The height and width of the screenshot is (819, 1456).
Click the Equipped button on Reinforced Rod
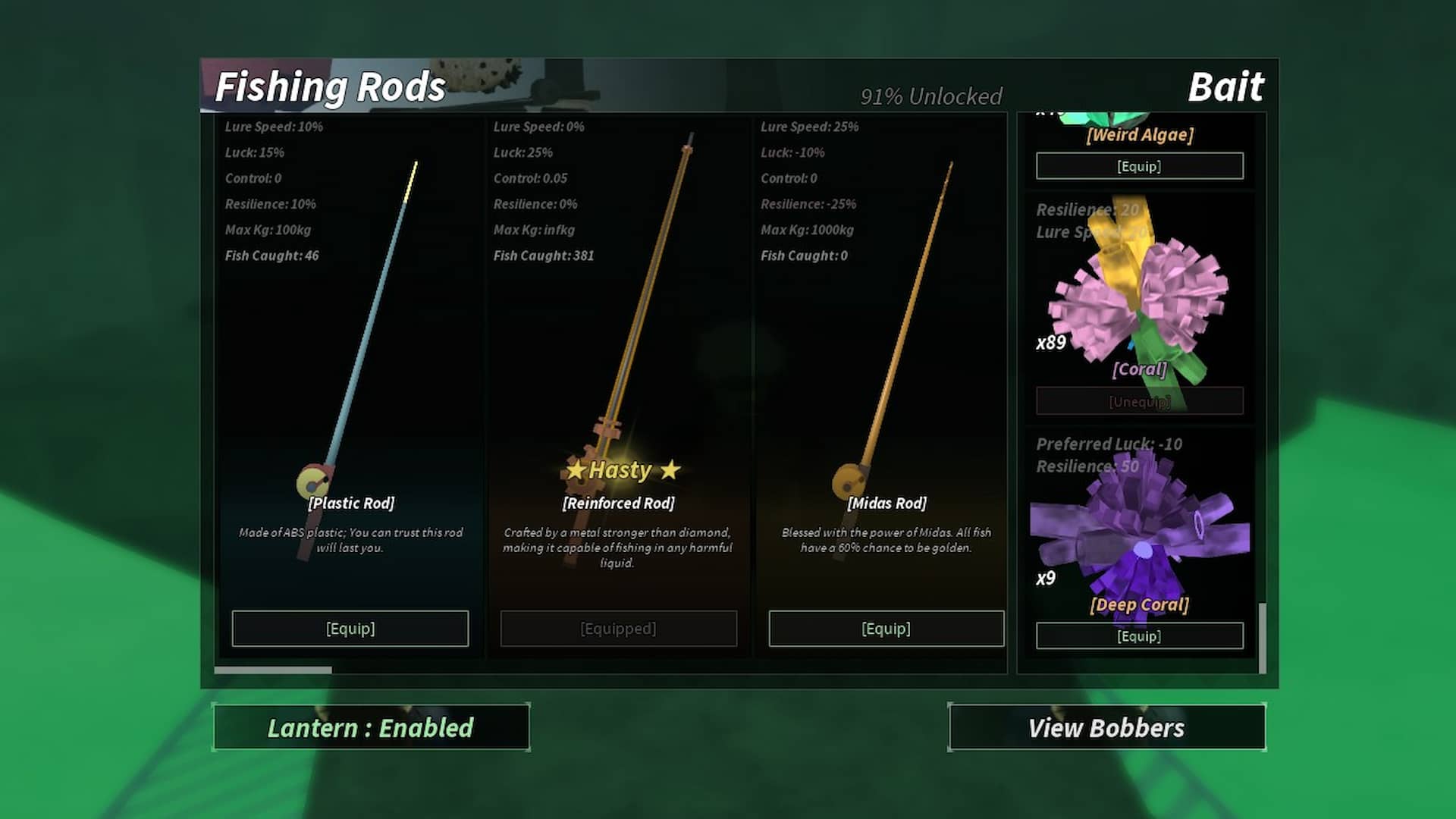[x=618, y=628]
